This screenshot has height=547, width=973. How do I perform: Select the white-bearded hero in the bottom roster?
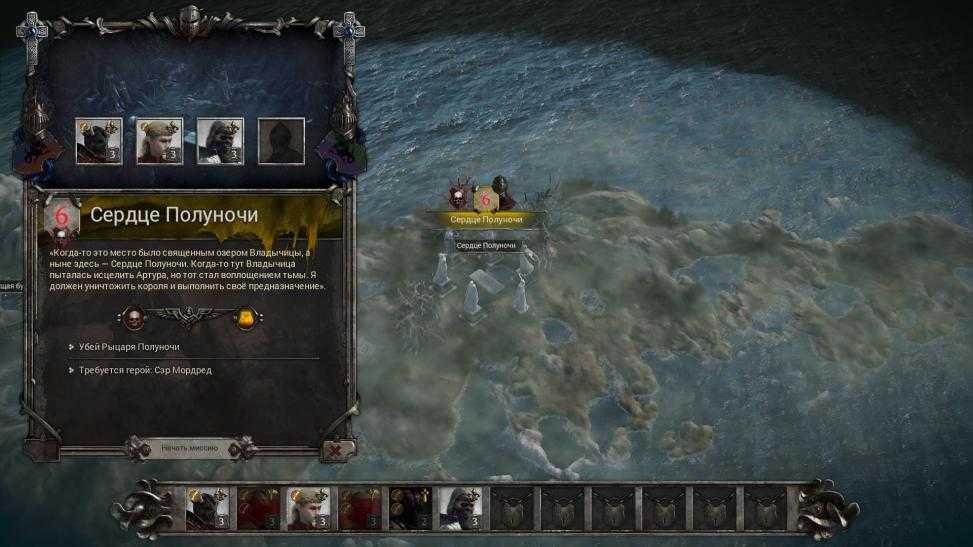tap(460, 508)
